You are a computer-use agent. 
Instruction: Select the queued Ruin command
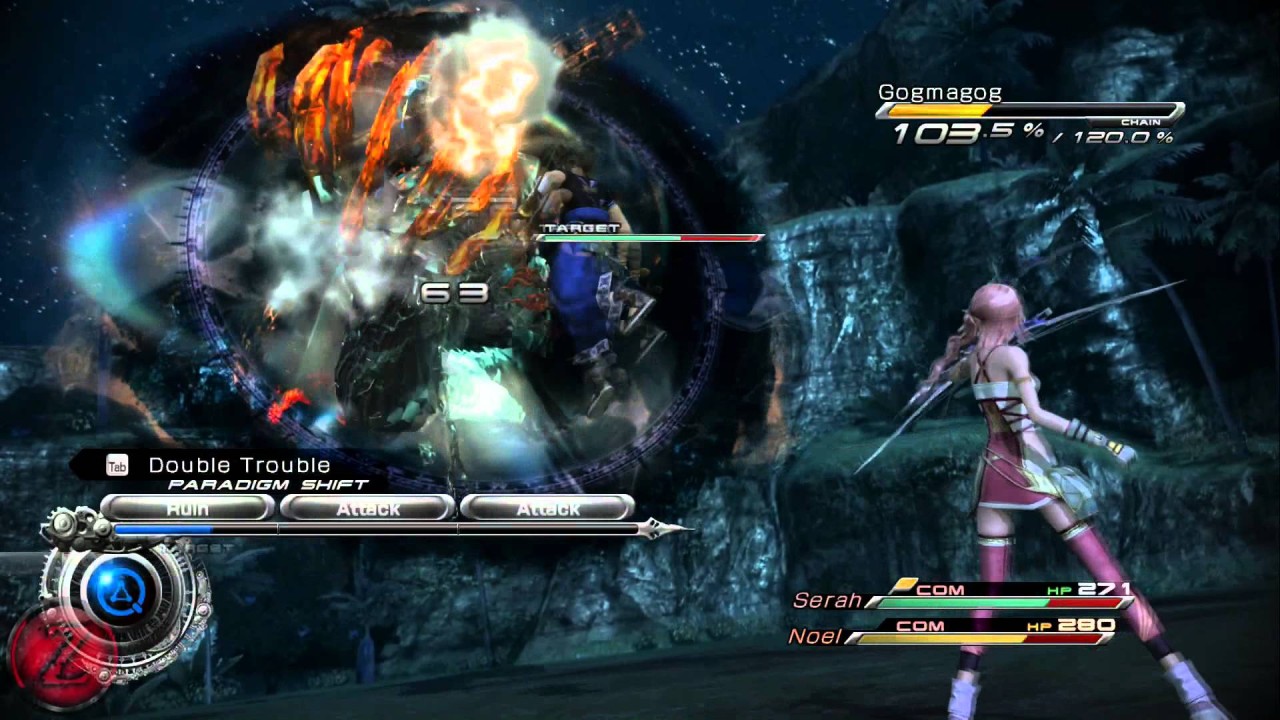(x=187, y=508)
